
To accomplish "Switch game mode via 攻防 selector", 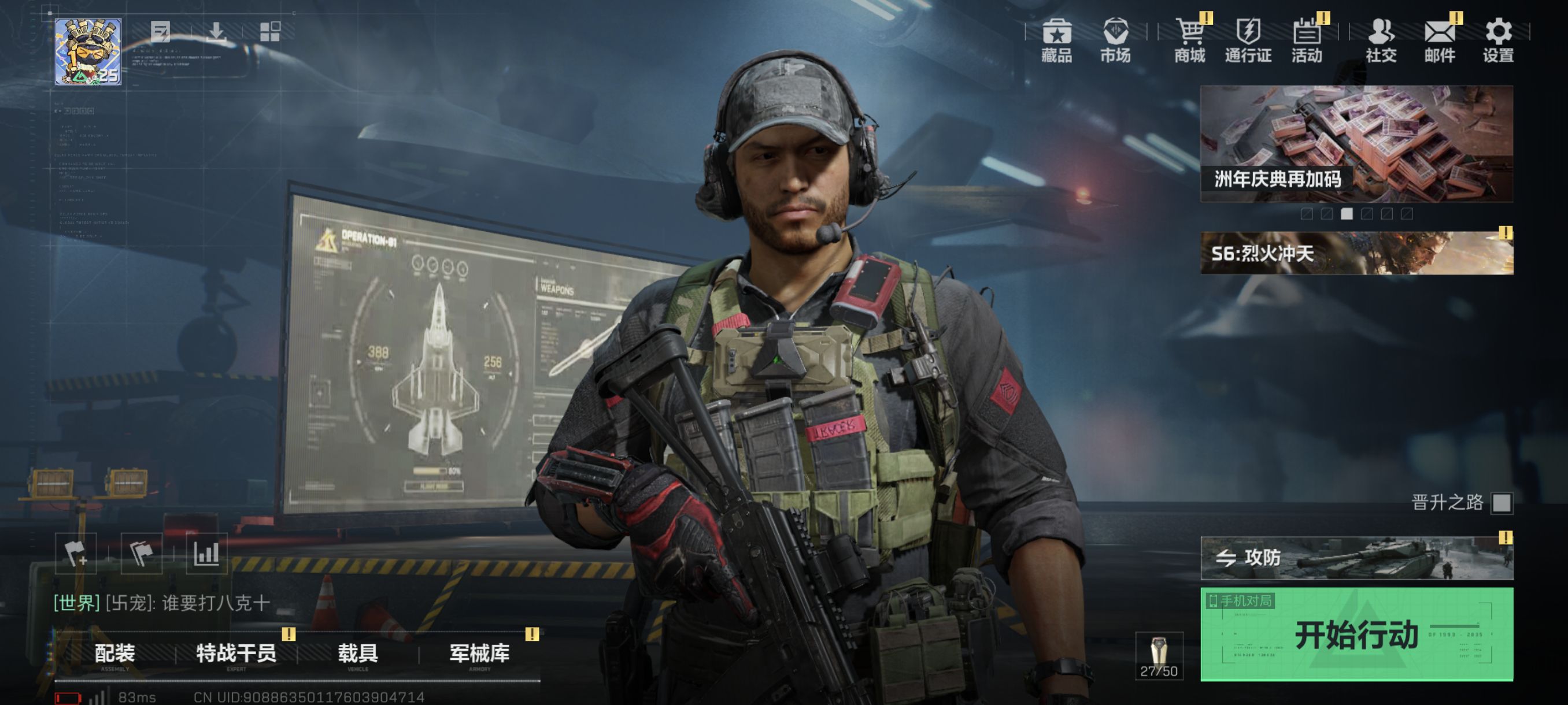I will pos(1356,558).
